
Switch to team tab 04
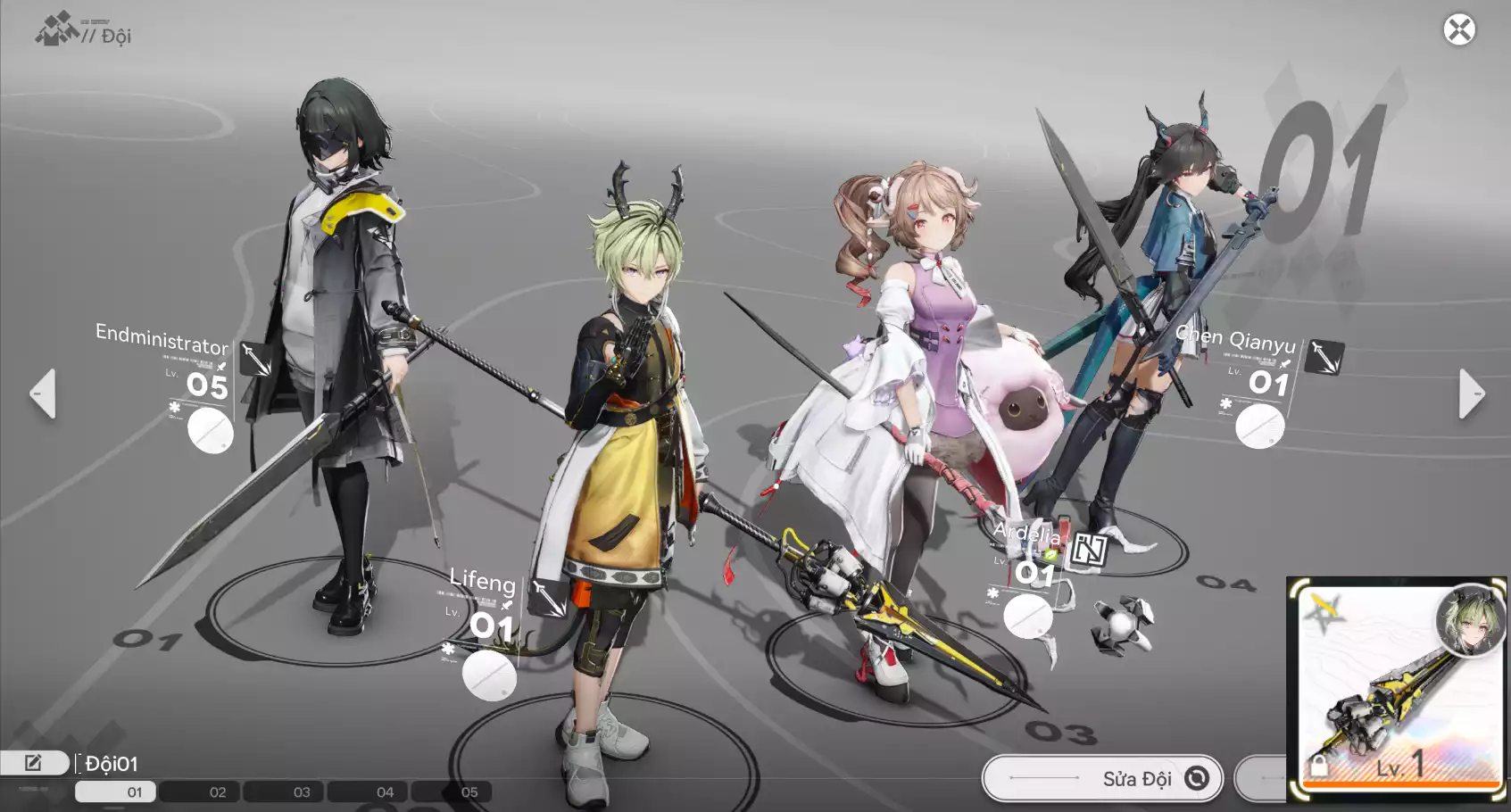(x=385, y=791)
